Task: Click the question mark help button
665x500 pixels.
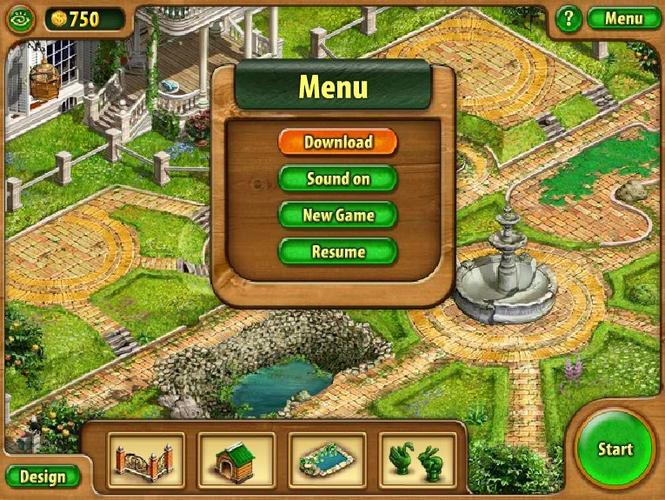Action: pyautogui.click(x=569, y=18)
